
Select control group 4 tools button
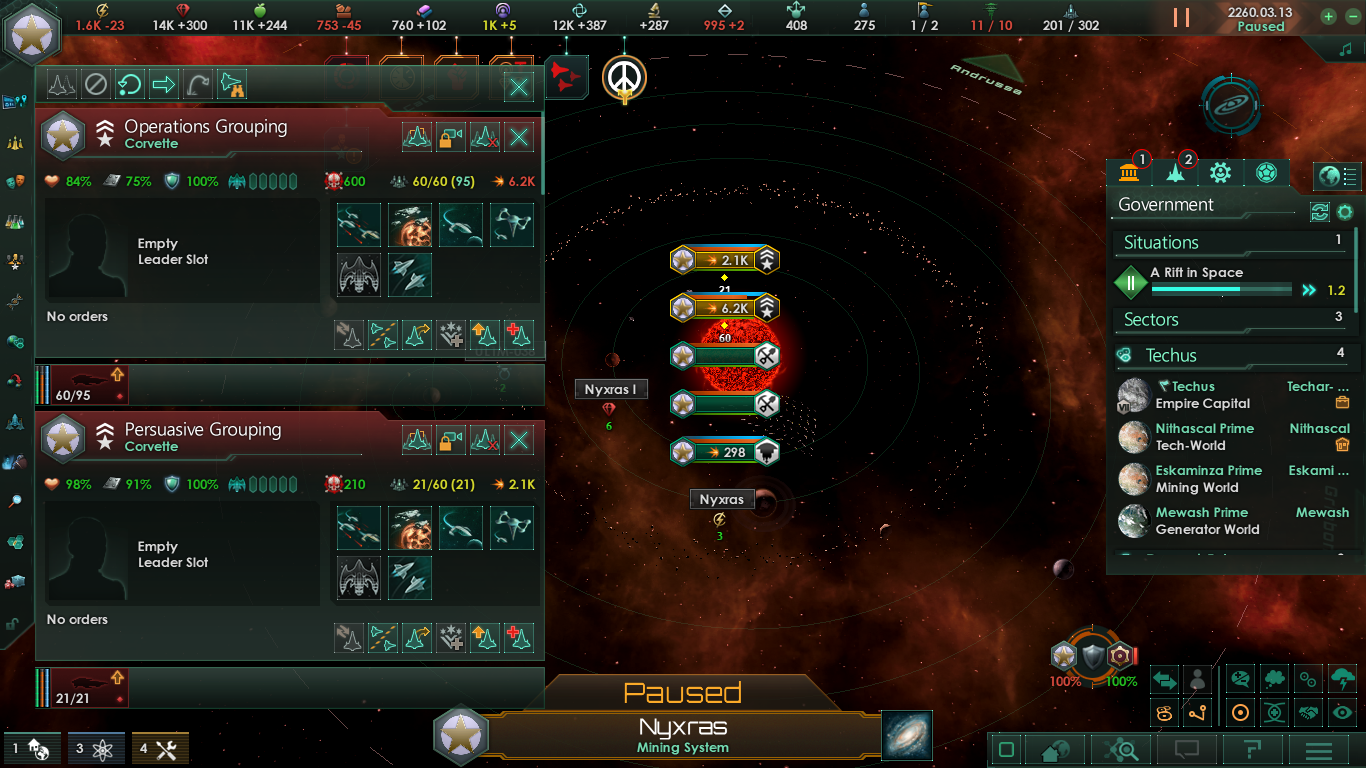click(160, 748)
